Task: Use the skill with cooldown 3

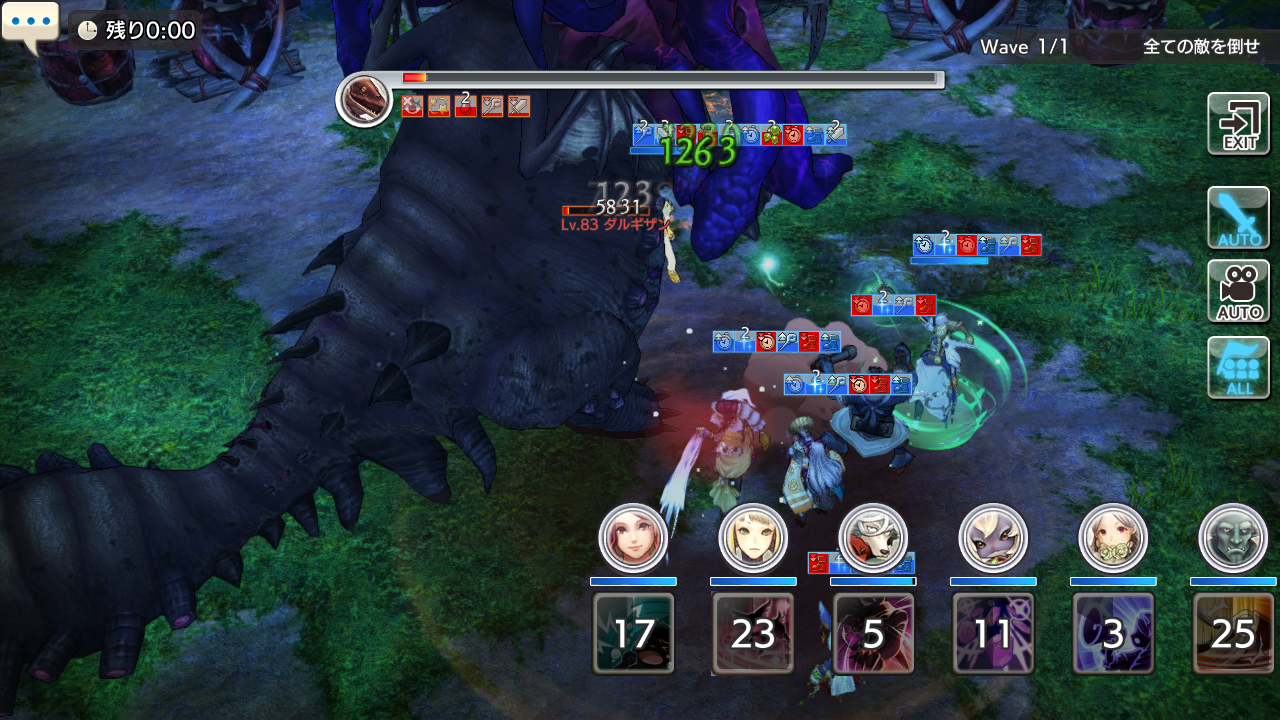Action: coord(1113,633)
